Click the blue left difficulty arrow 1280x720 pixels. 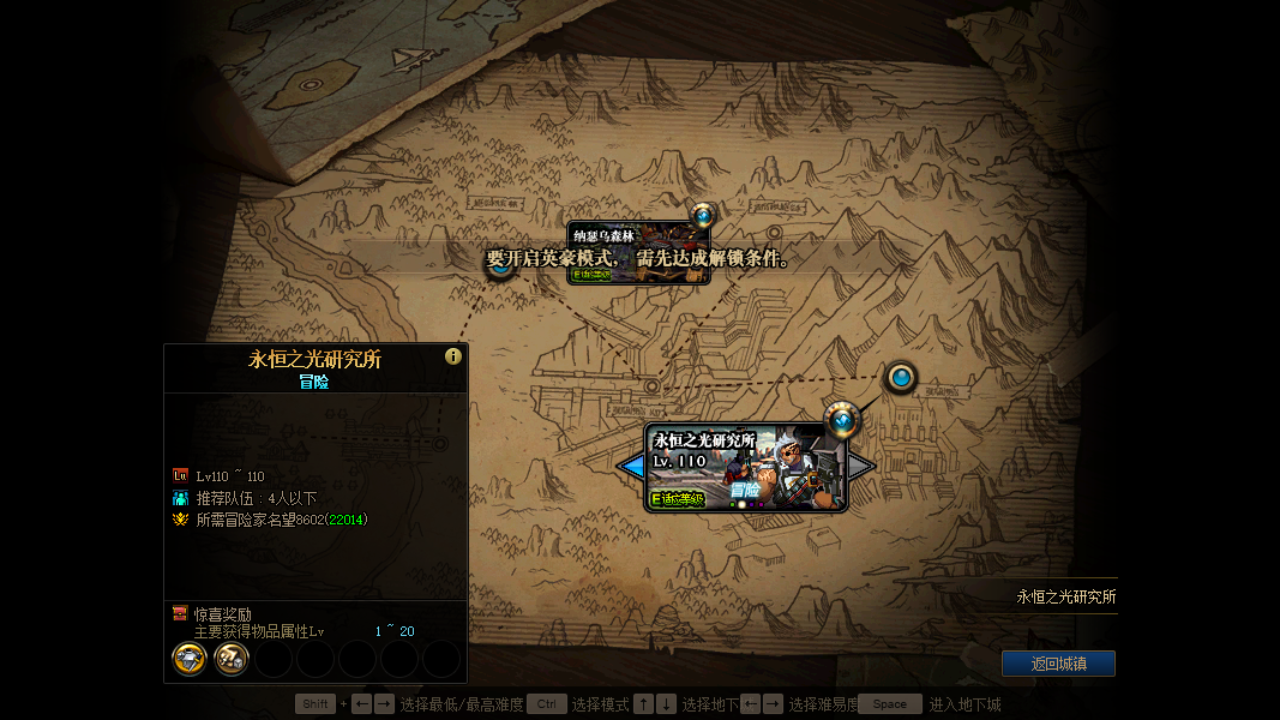point(632,466)
